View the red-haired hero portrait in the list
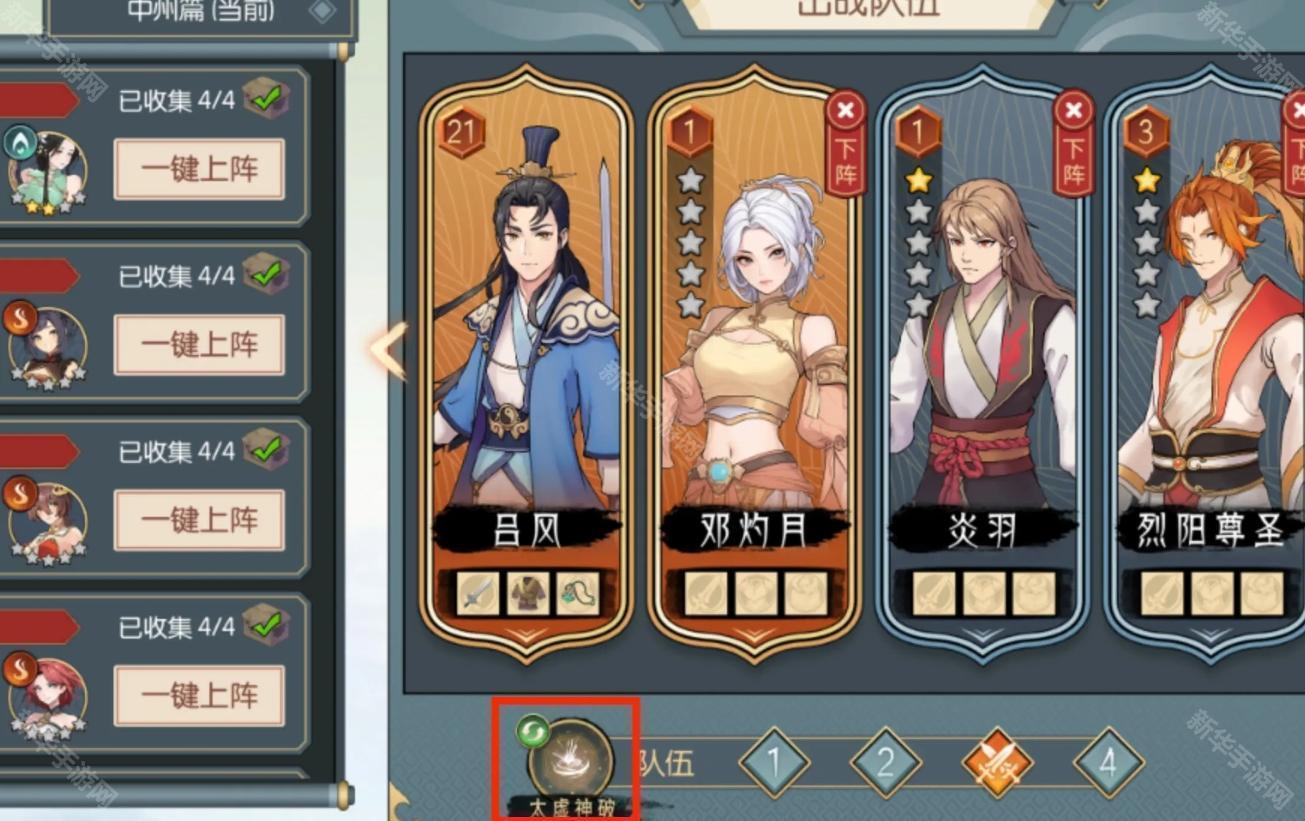Screen dimensions: 1305x821 pyautogui.click(x=47, y=695)
